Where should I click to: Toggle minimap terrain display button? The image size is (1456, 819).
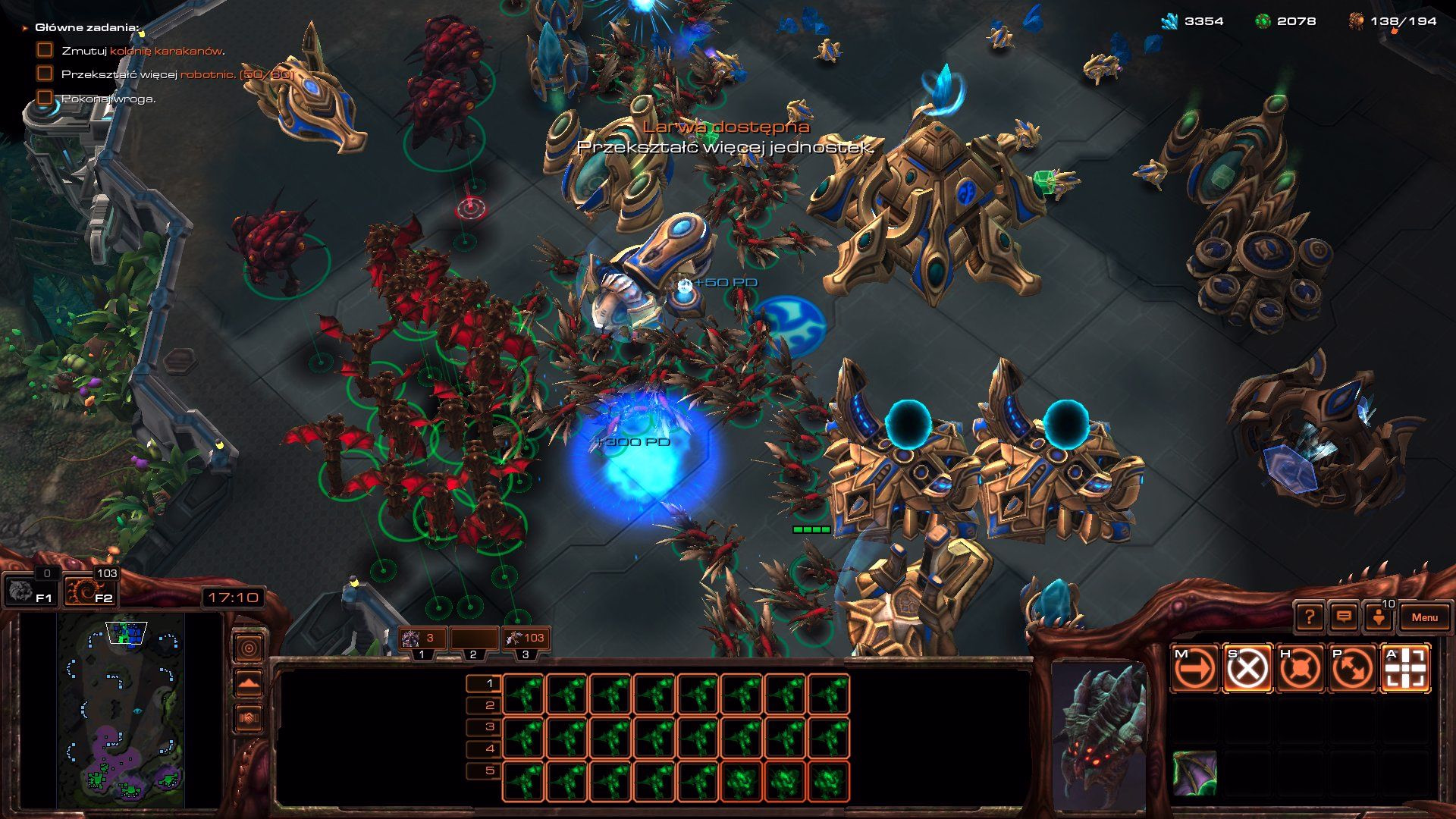[249, 682]
